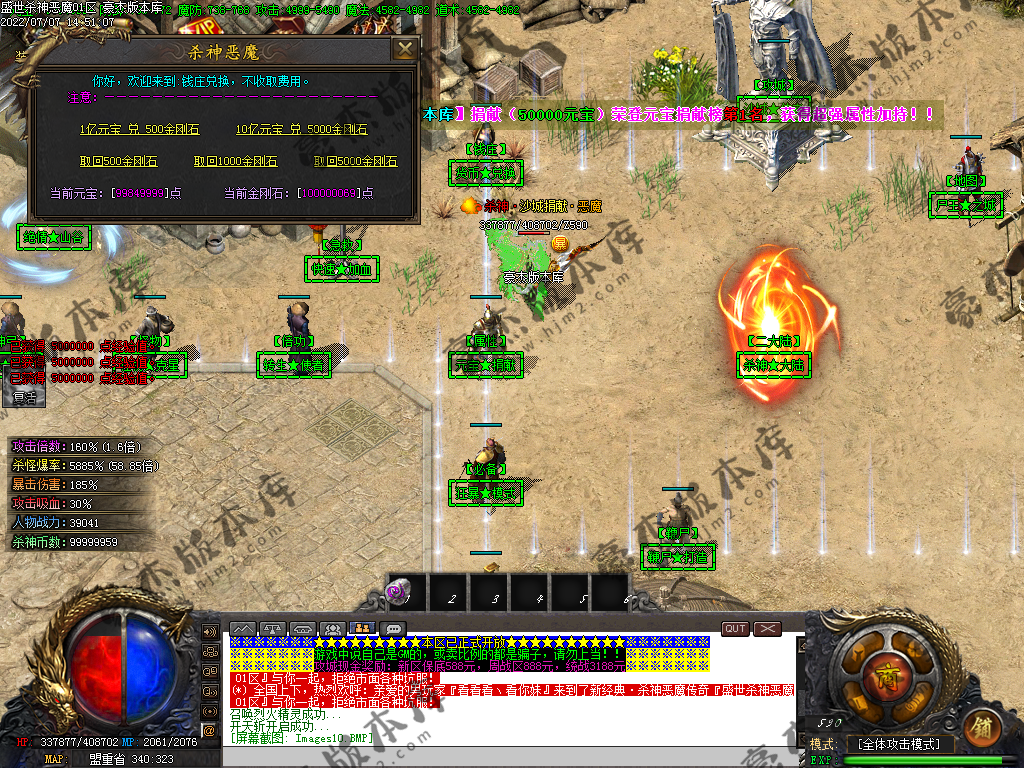Image resolution: width=1024 pixels, height=768 pixels.
Task: Select the mountain graph tab above chat
Action: tap(243, 629)
